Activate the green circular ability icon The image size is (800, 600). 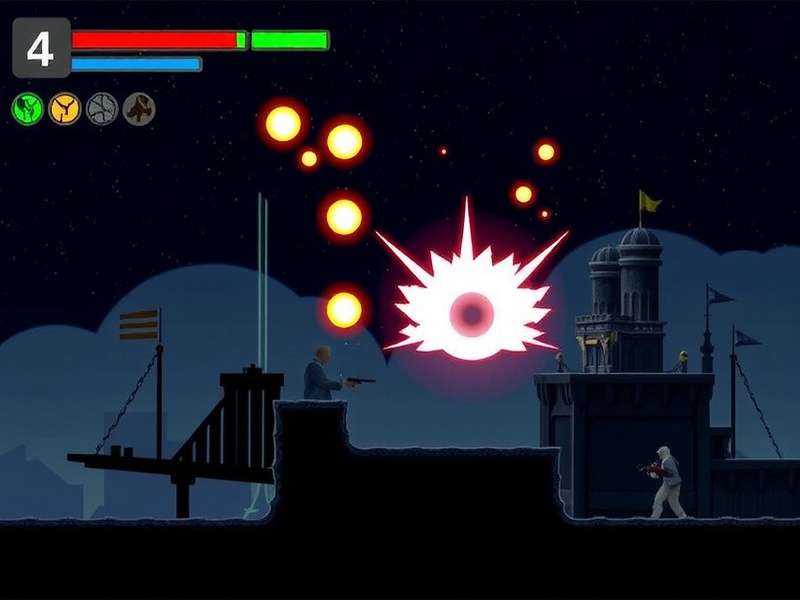click(x=28, y=108)
